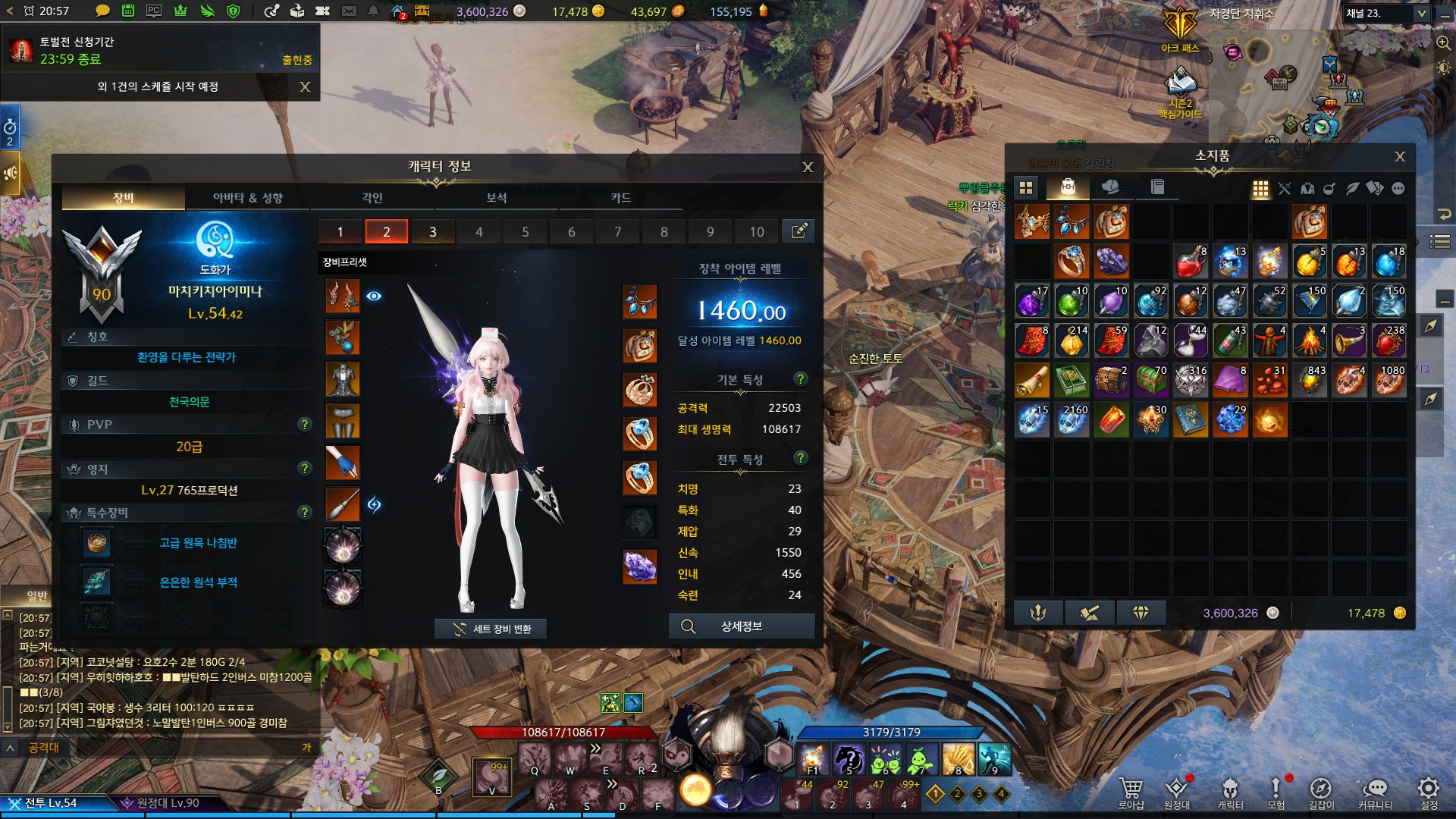Close the 소지품 inventory window

coord(1400,156)
